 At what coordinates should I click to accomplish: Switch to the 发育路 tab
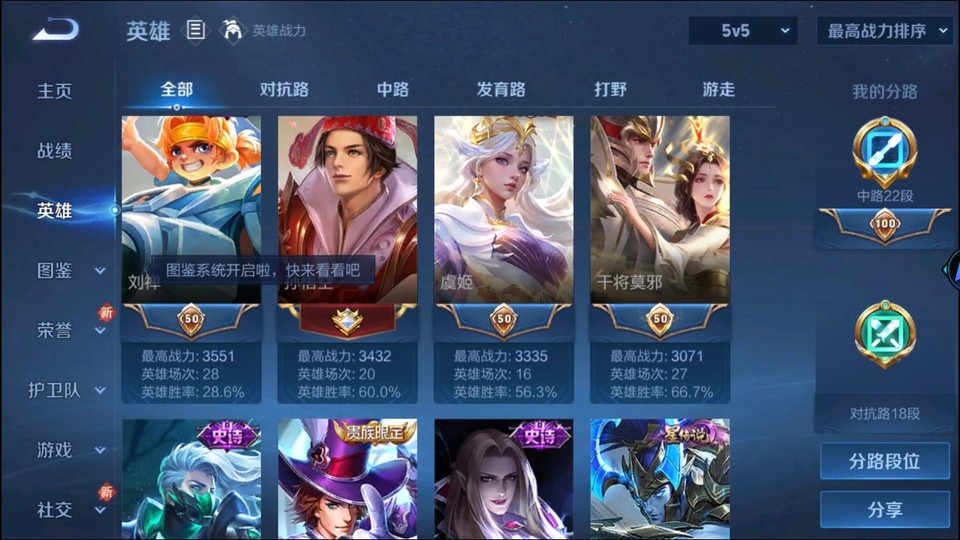[501, 89]
